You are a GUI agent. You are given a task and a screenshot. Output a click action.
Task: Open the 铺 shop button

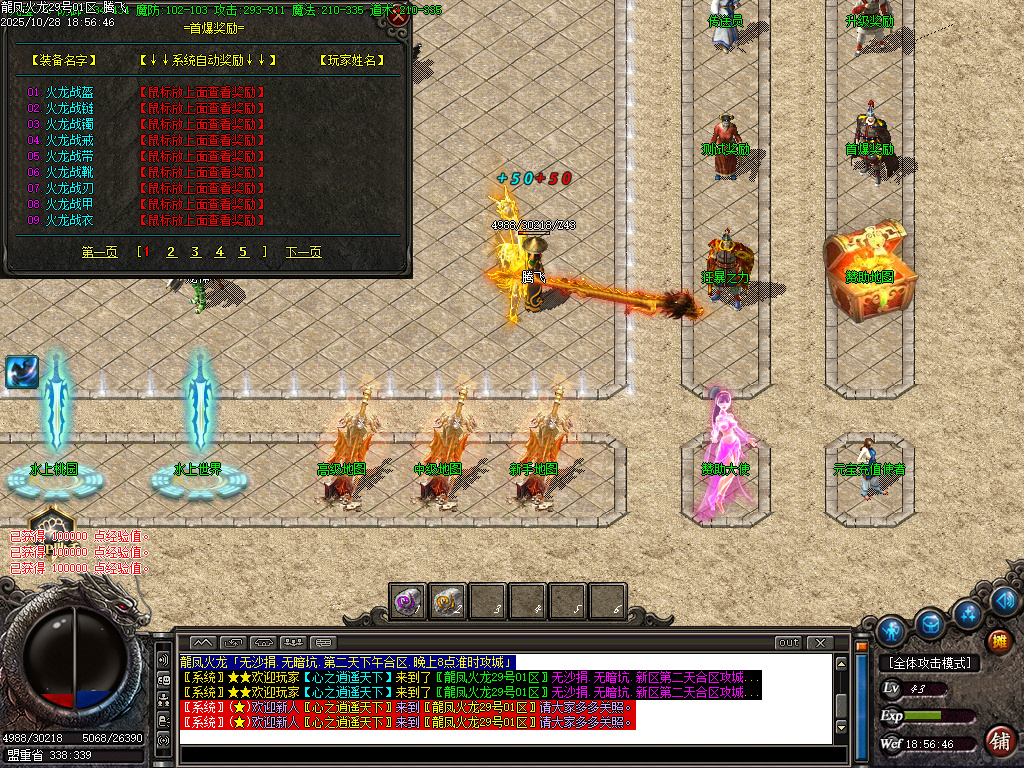(998, 740)
